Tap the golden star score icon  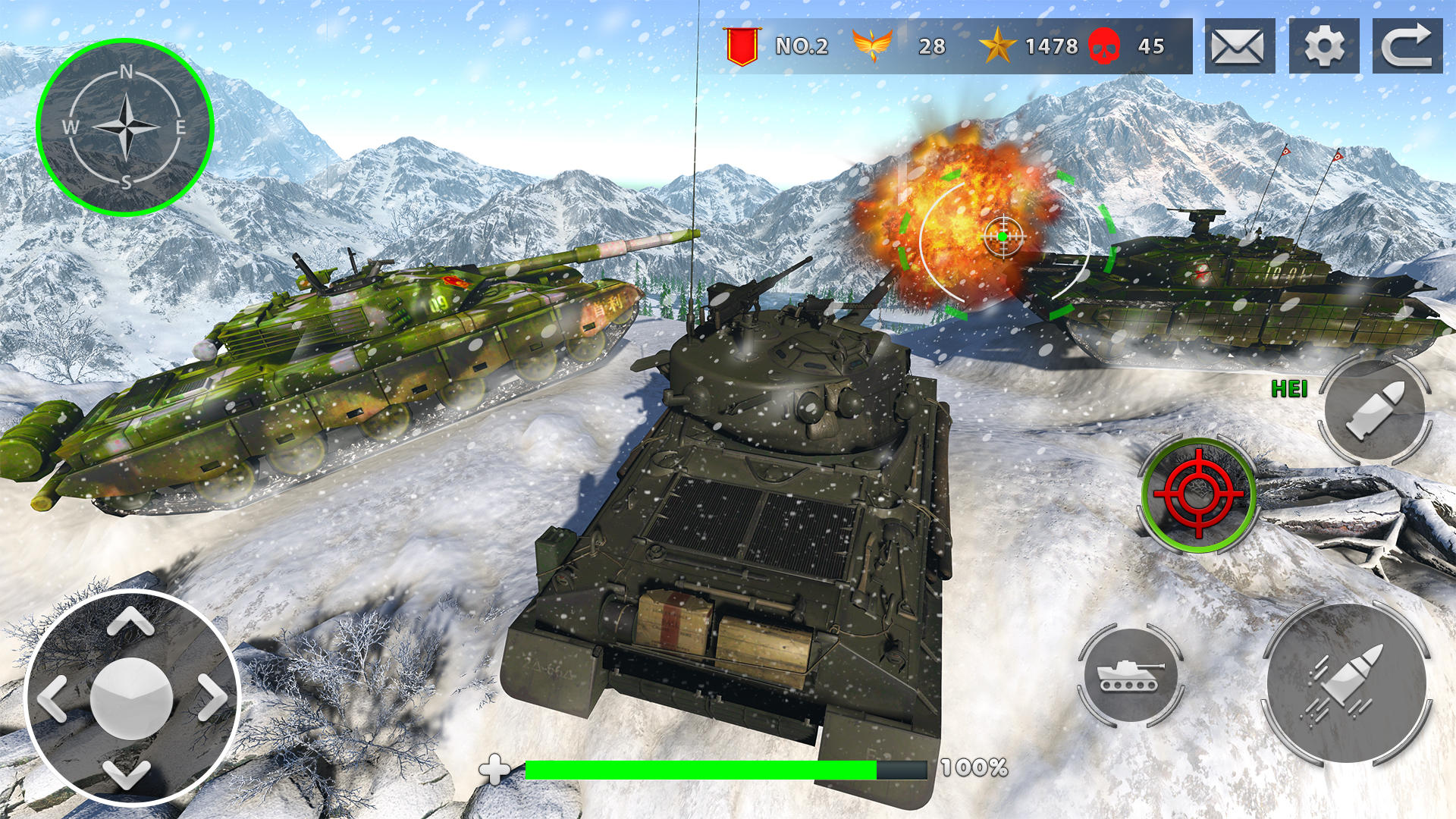(999, 45)
